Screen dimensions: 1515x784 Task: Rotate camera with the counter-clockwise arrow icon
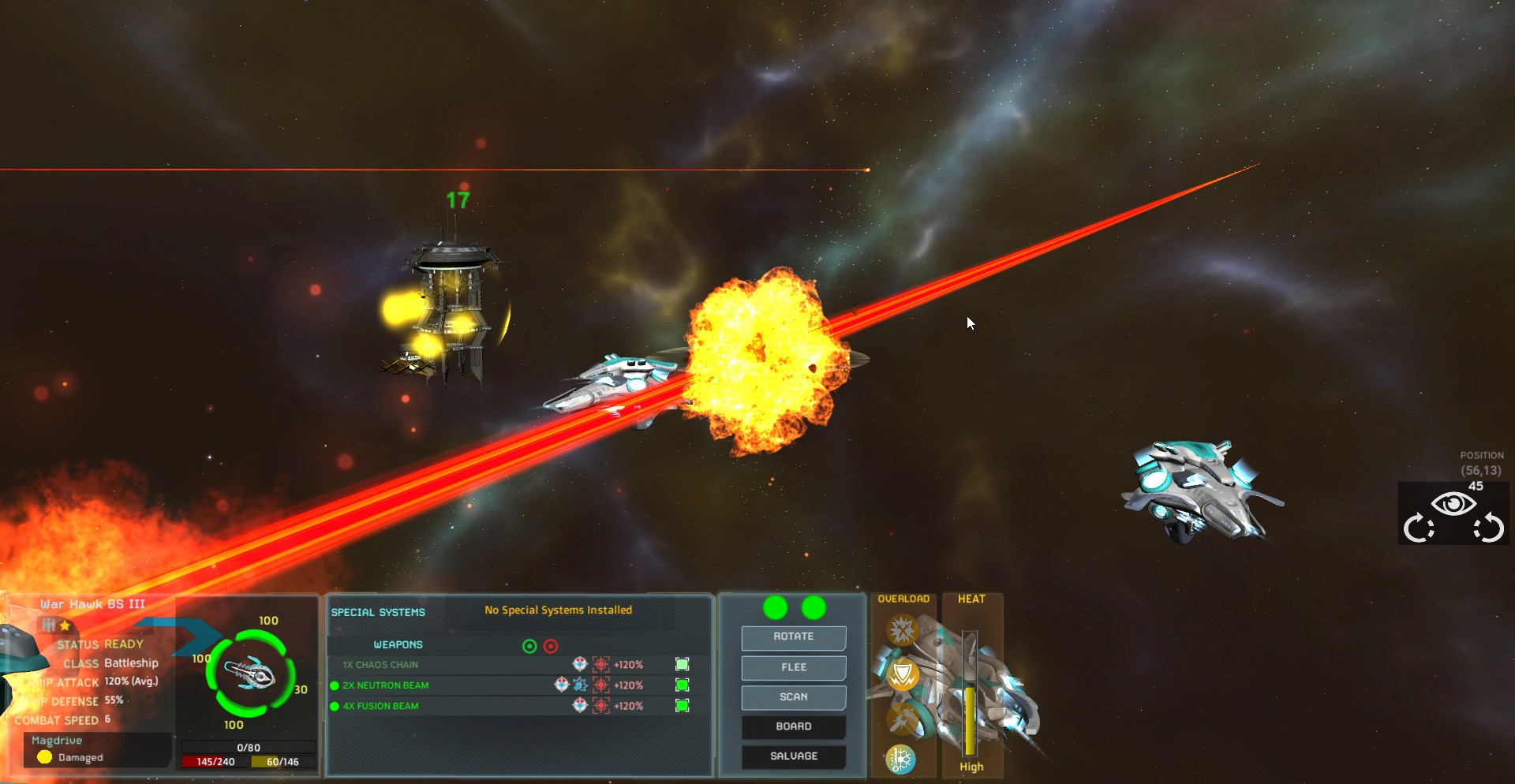[x=1489, y=528]
